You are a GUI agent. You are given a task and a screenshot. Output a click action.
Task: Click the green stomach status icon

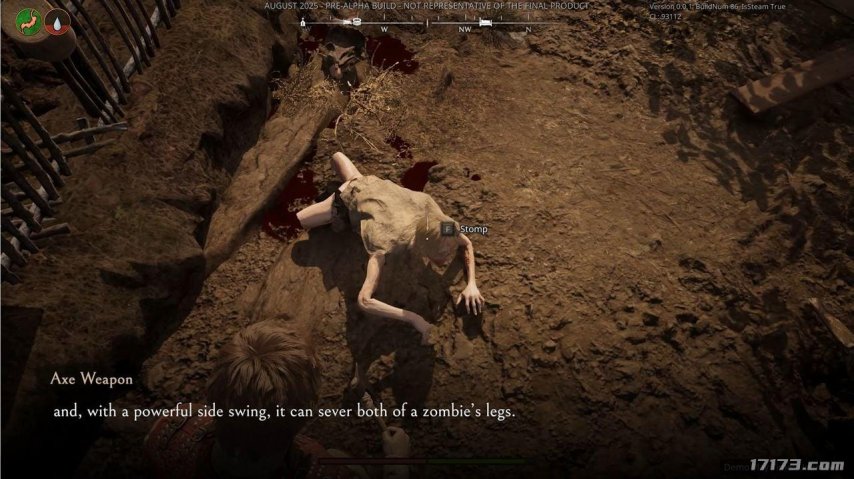[29, 23]
